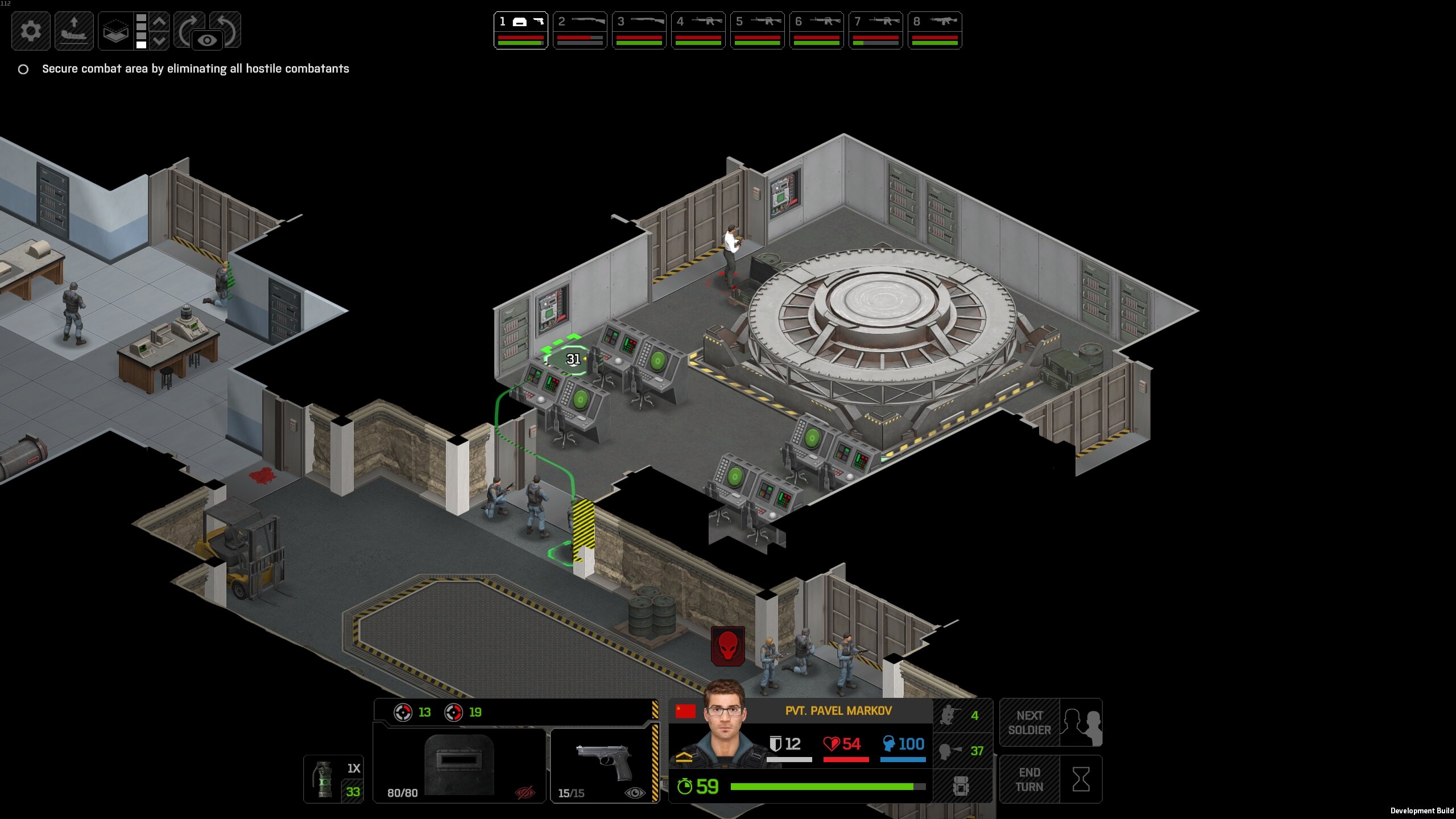Select soldier 8 in the squad bar
1456x819 pixels.
click(934, 30)
